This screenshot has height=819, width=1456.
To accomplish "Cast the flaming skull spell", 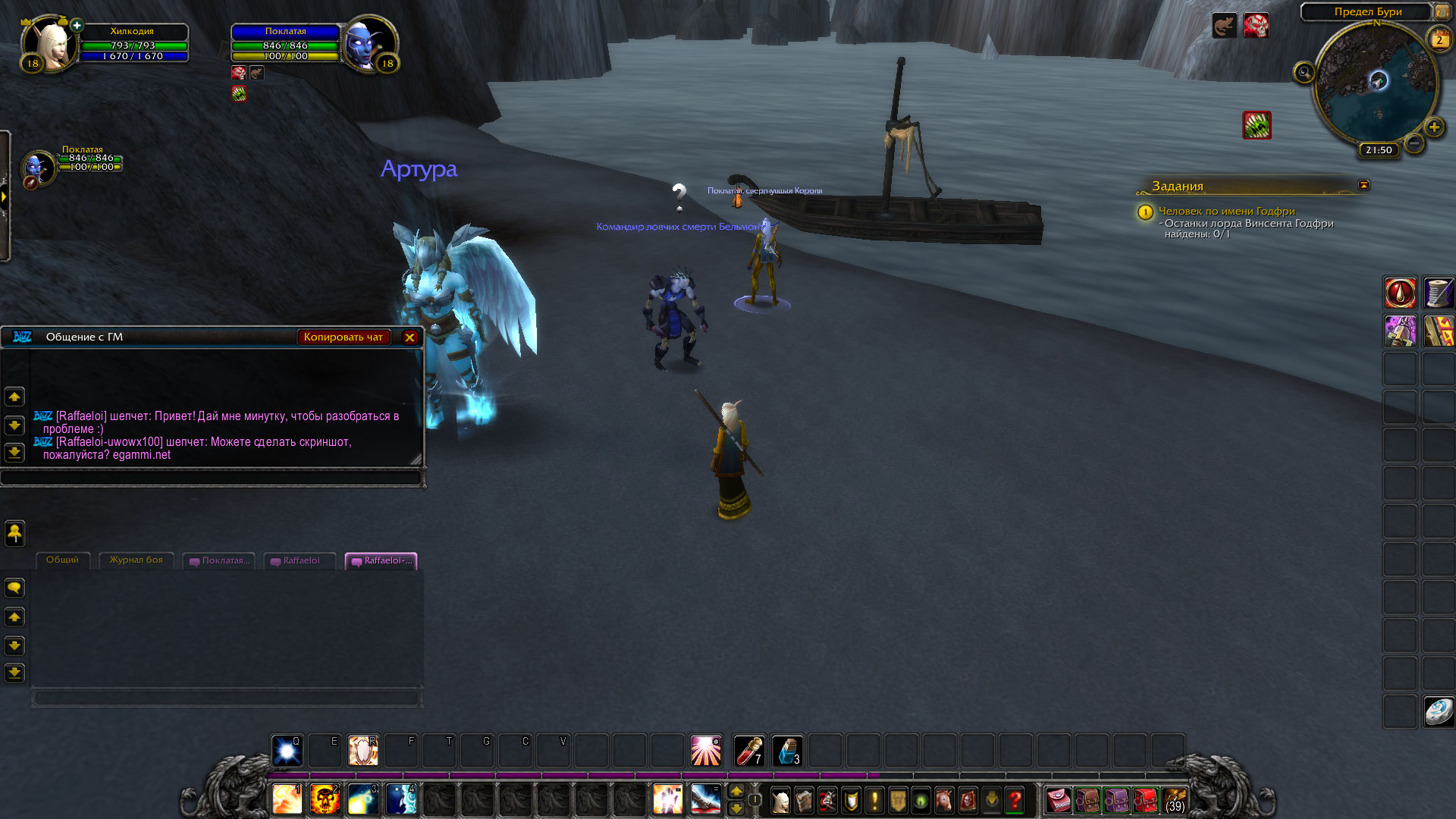I will point(325,799).
